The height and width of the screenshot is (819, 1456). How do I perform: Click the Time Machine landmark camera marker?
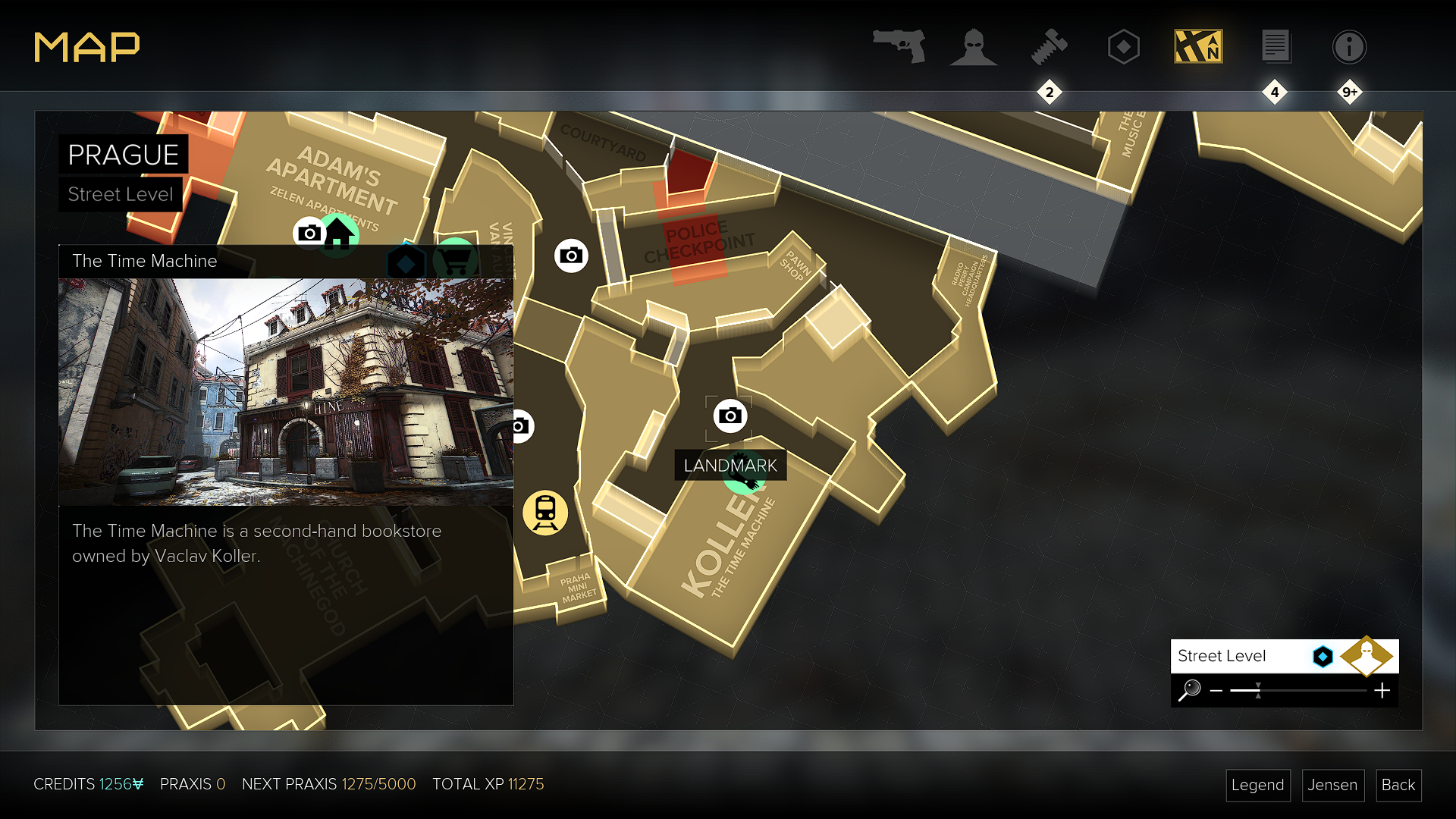coord(730,416)
